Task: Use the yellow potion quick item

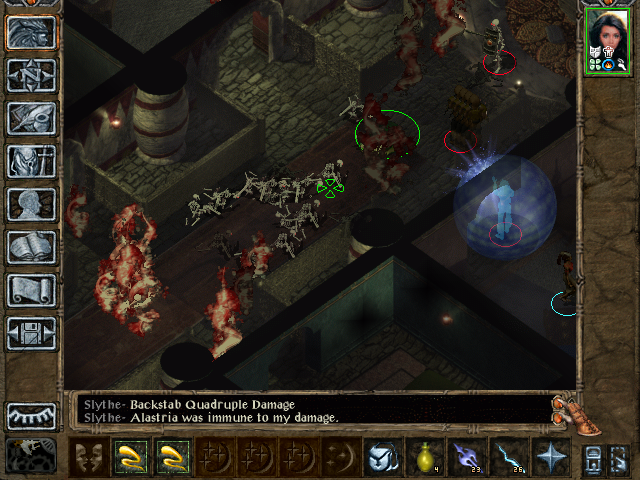Action: 424,457
